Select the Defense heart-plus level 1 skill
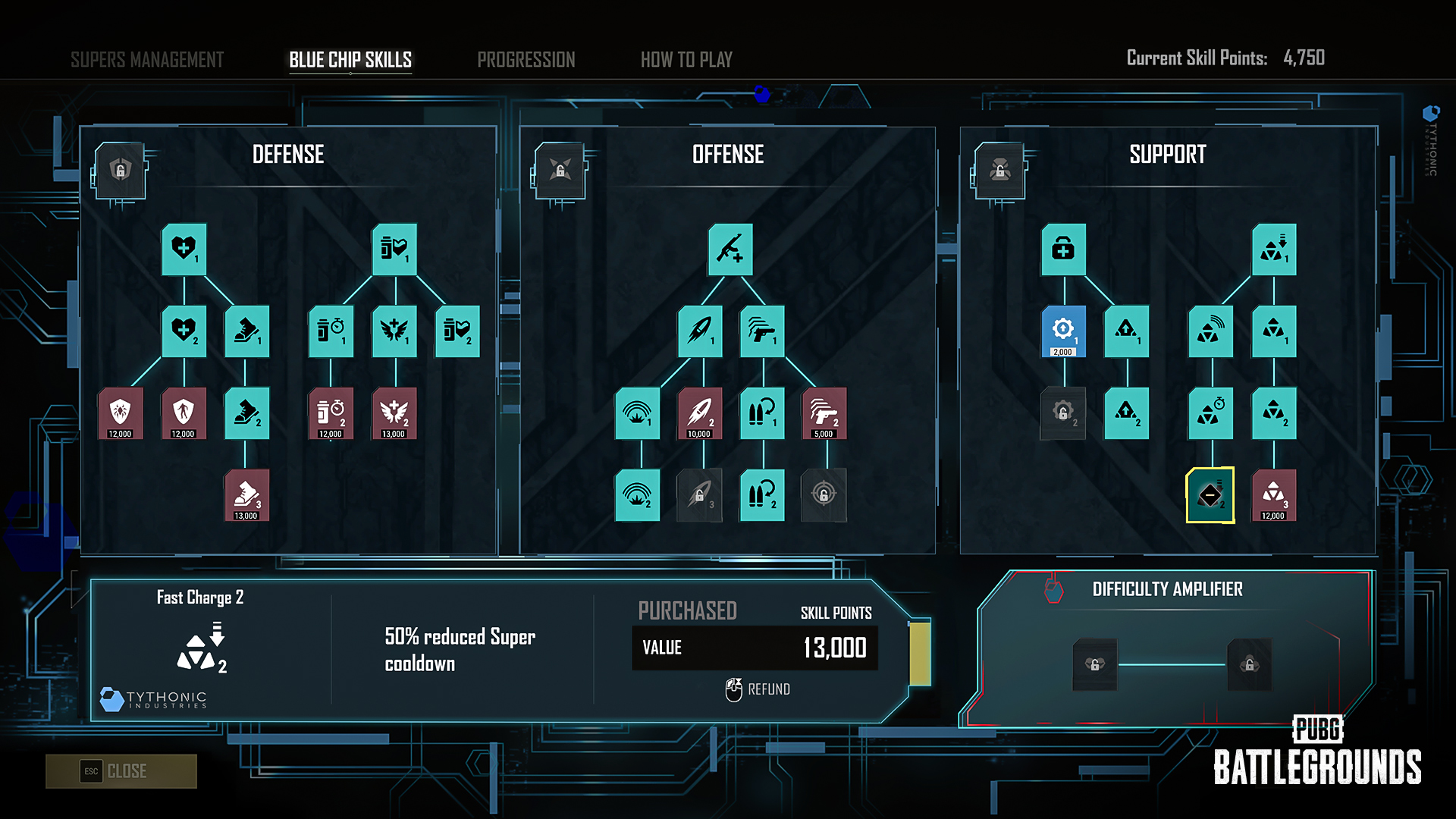Image resolution: width=1456 pixels, height=819 pixels. pos(184,249)
